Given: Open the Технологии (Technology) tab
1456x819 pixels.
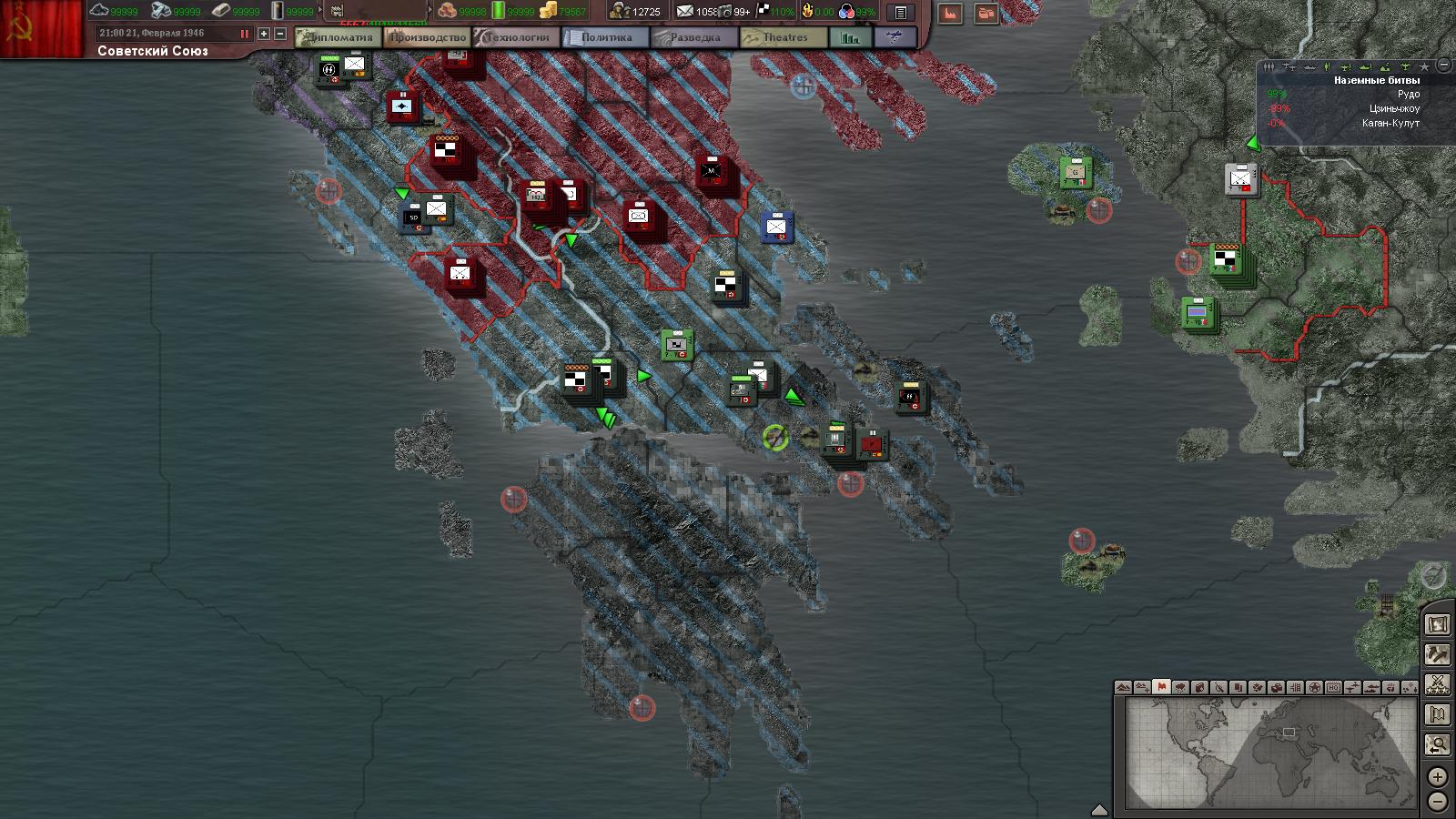Looking at the screenshot, I should click(x=517, y=38).
